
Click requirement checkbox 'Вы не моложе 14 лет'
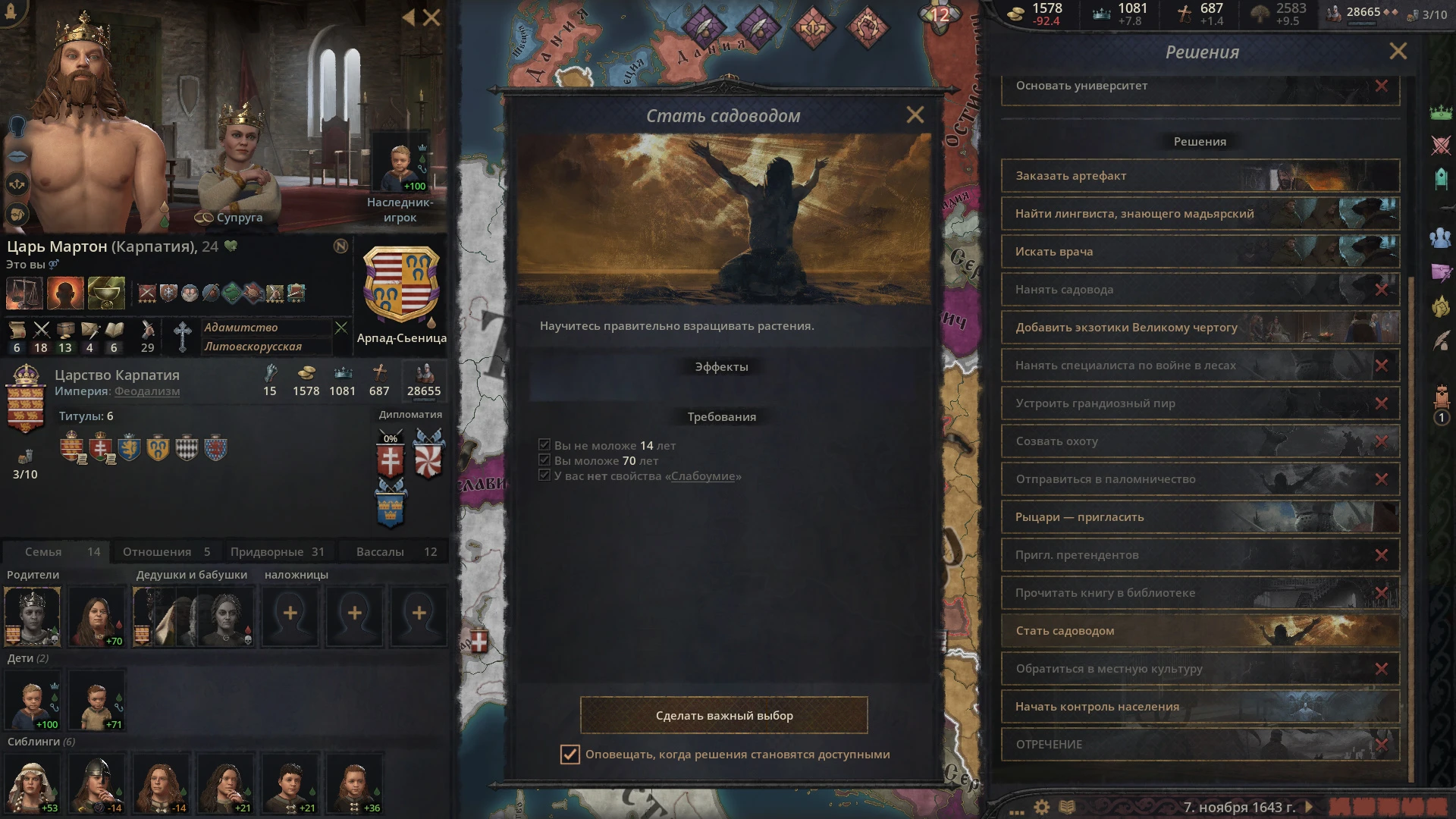[x=544, y=445]
